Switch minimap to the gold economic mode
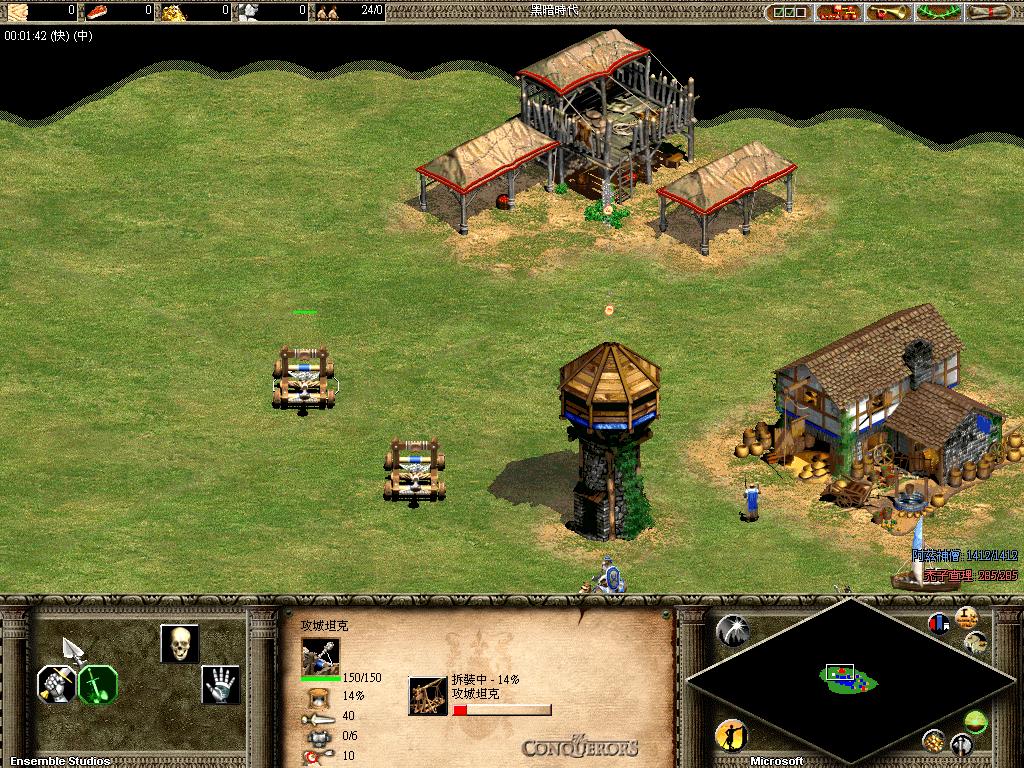This screenshot has width=1024, height=768. [933, 741]
